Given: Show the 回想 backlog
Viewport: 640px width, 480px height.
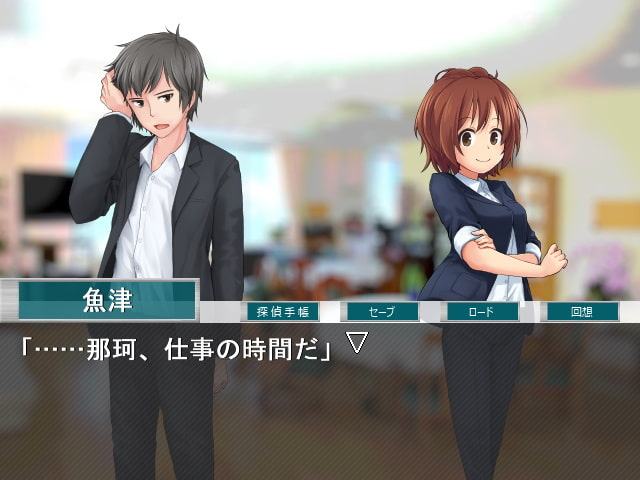Looking at the screenshot, I should pos(581,311).
